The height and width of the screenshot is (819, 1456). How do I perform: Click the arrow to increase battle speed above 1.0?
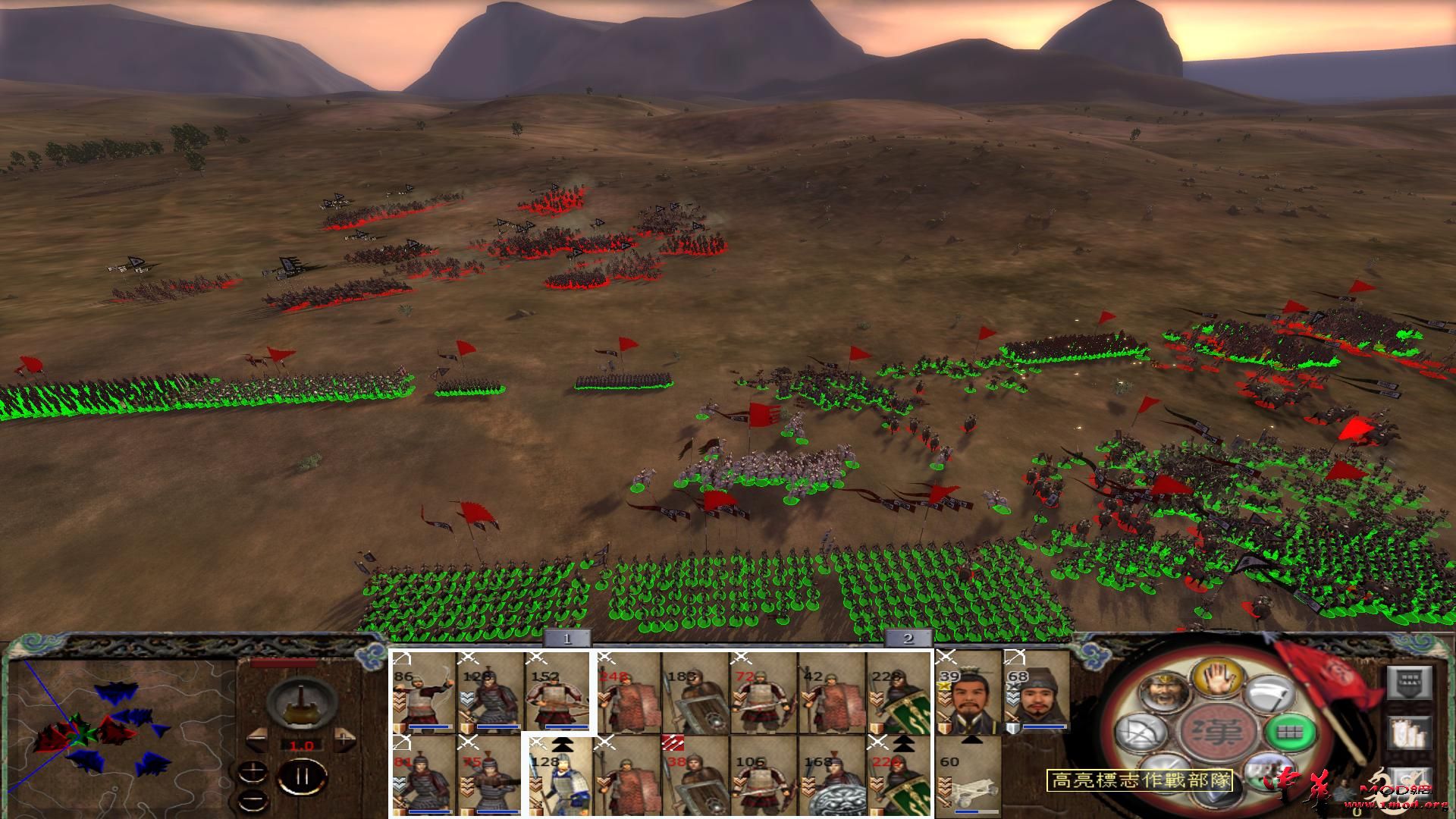[x=344, y=738]
